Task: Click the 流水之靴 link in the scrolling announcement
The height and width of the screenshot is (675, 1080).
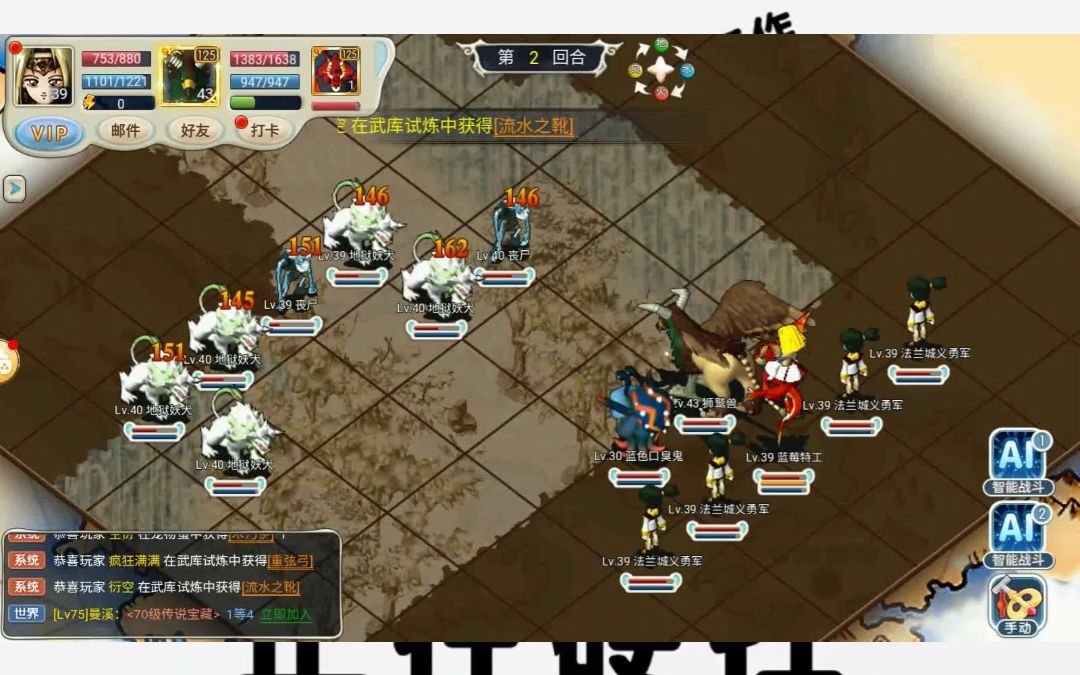Action: click(x=534, y=126)
